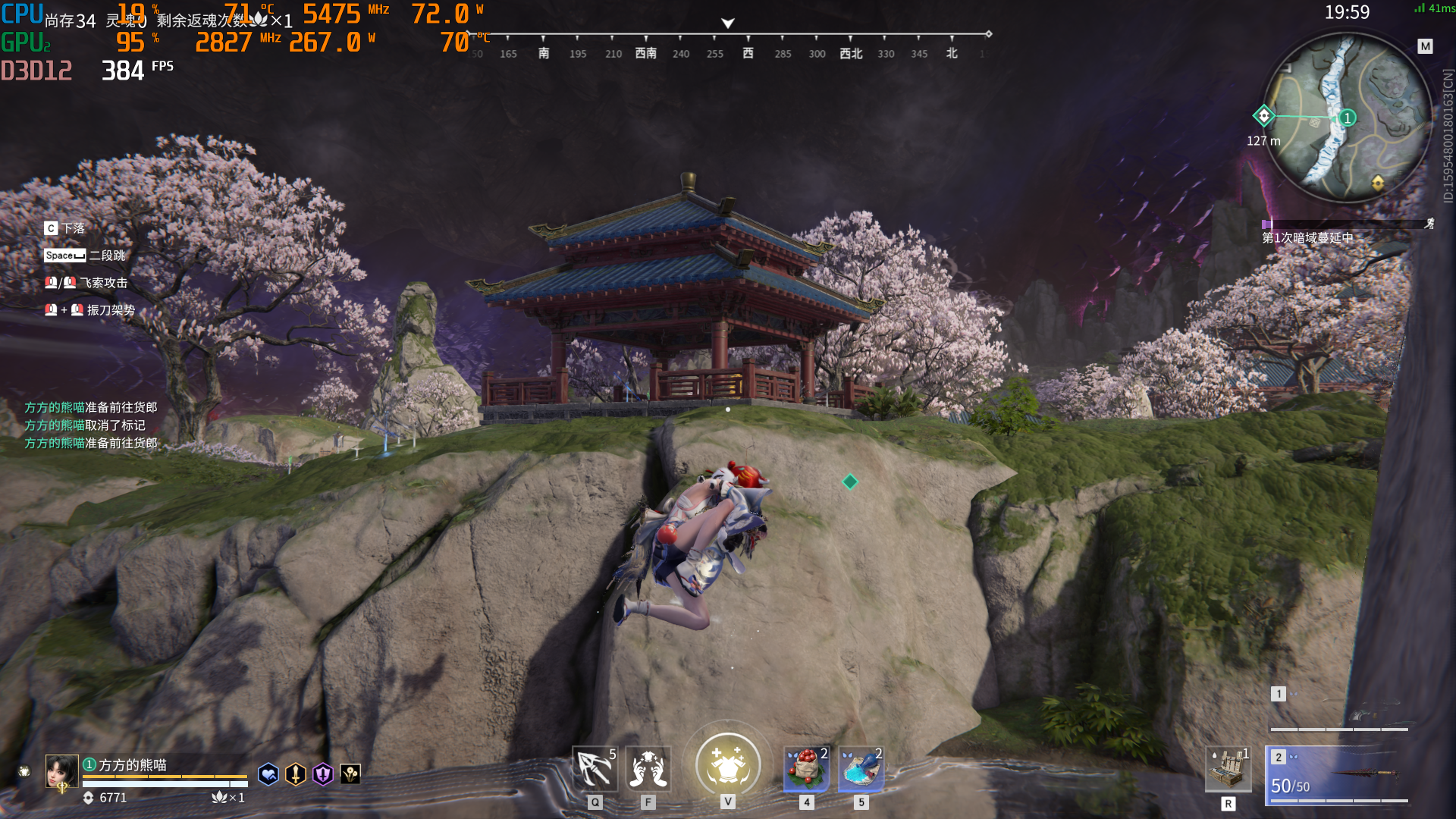1456x819 pixels.
Task: Click the green numbered teammate marker on minimap
Action: 1348,118
